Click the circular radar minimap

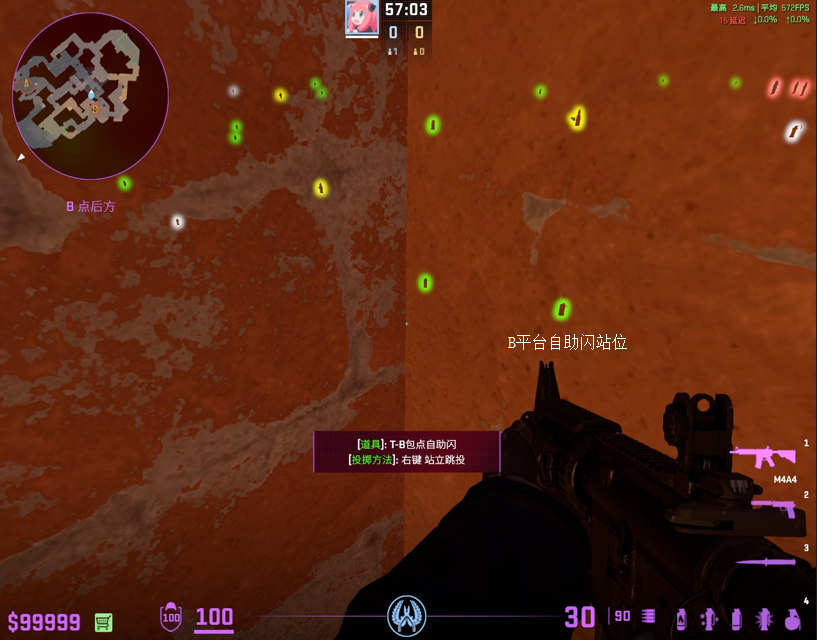tap(90, 95)
